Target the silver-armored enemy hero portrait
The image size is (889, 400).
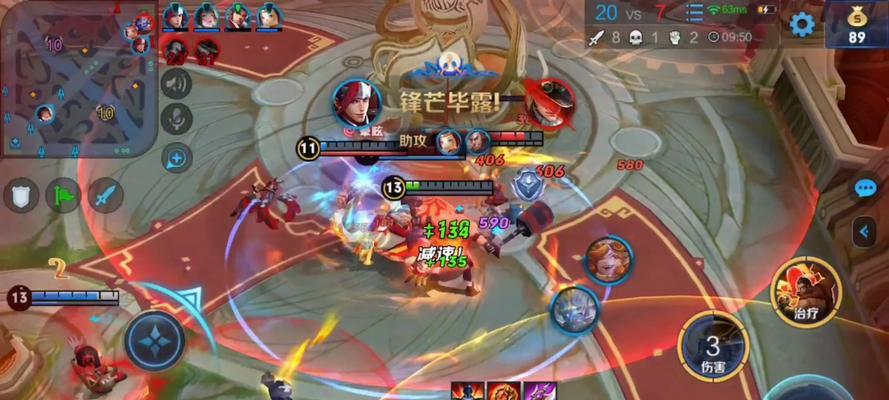pos(575,310)
